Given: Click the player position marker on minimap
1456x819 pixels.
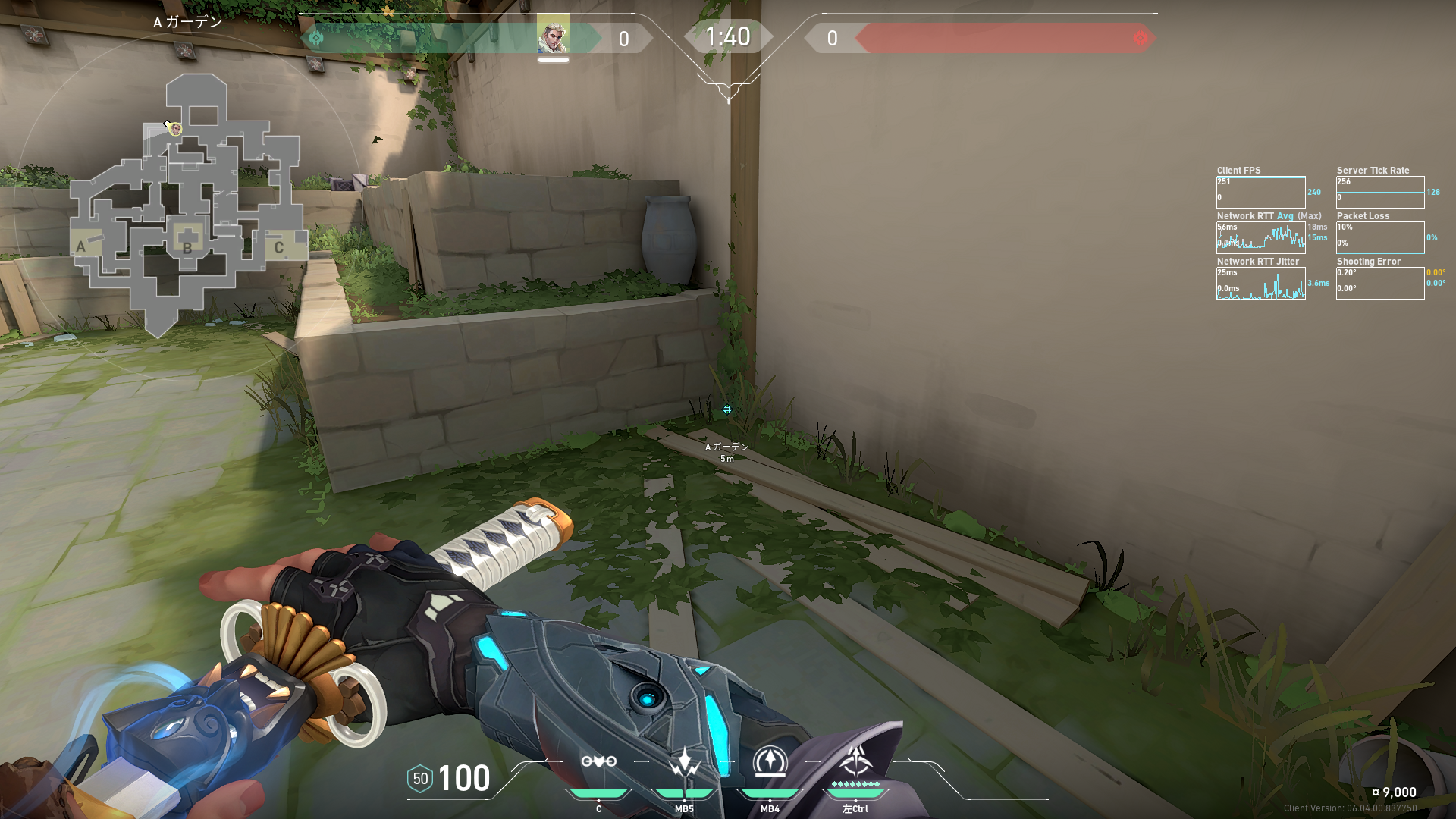Looking at the screenshot, I should point(175,129).
